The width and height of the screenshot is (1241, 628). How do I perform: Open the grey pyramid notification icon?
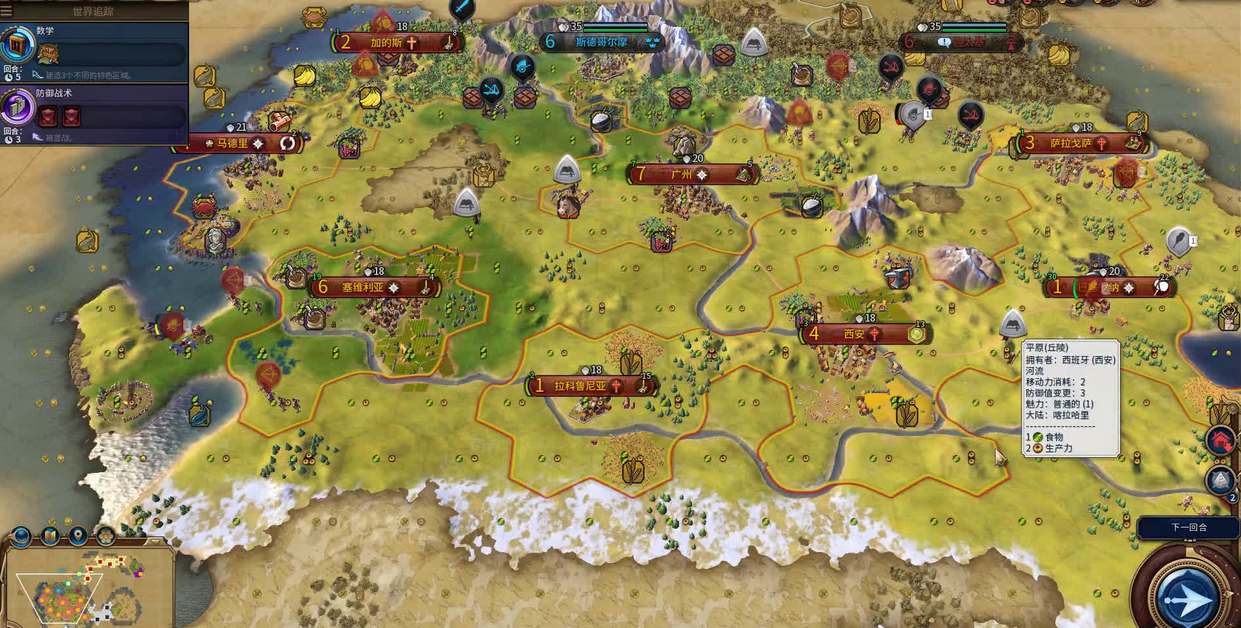click(1220, 482)
